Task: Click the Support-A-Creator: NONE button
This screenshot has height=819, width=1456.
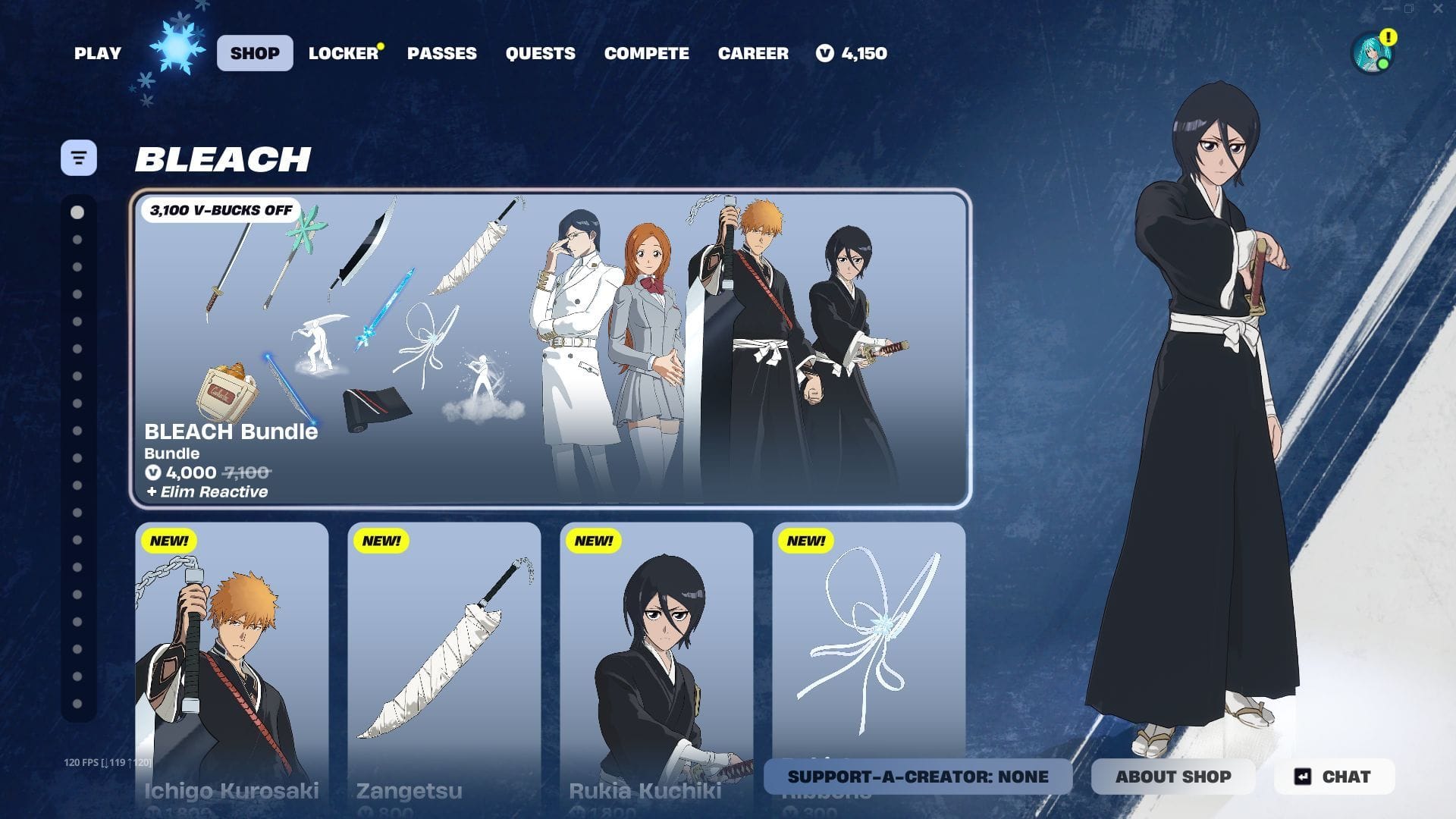Action: tap(917, 777)
